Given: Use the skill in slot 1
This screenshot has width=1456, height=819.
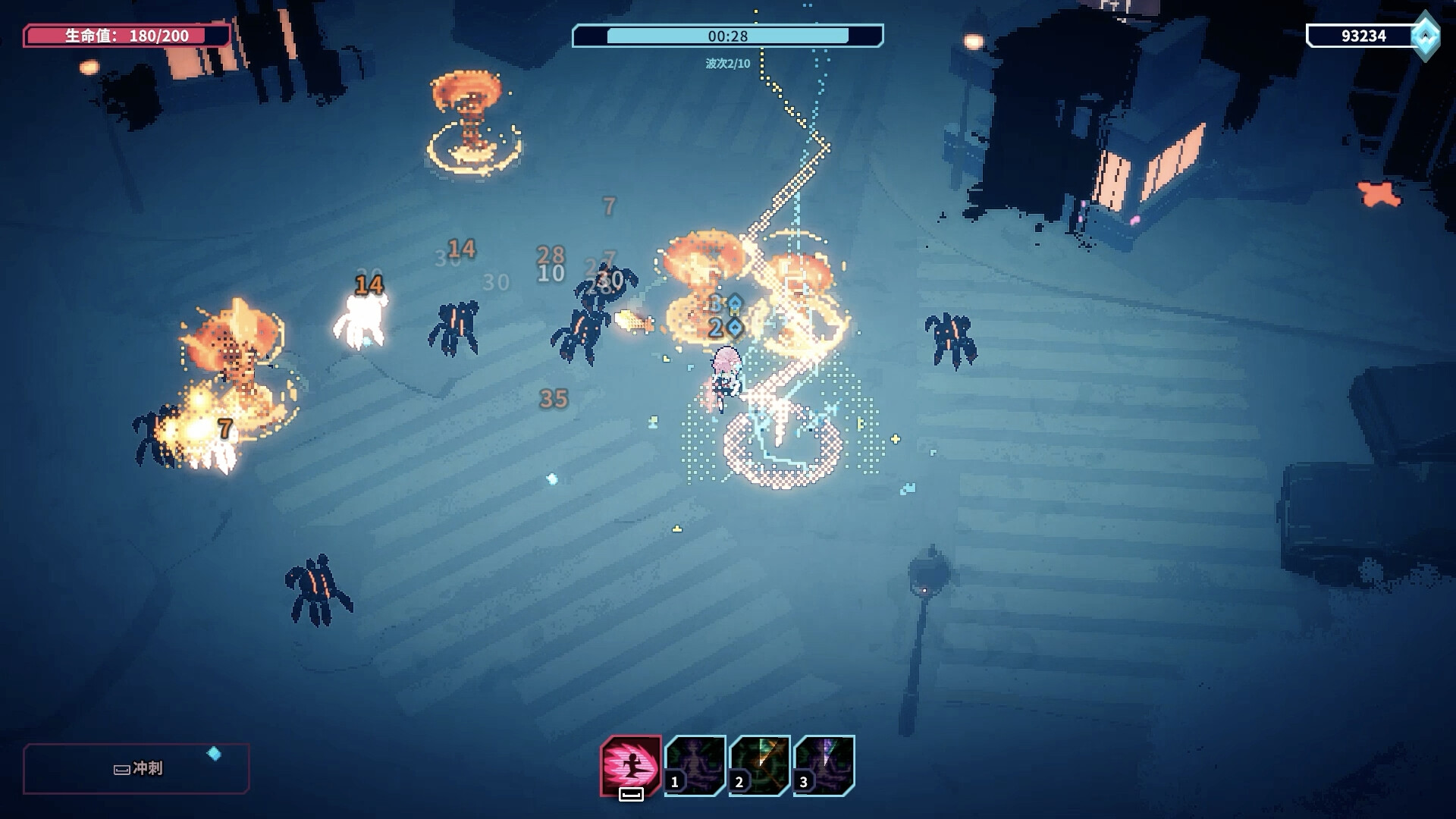Looking at the screenshot, I should [695, 765].
